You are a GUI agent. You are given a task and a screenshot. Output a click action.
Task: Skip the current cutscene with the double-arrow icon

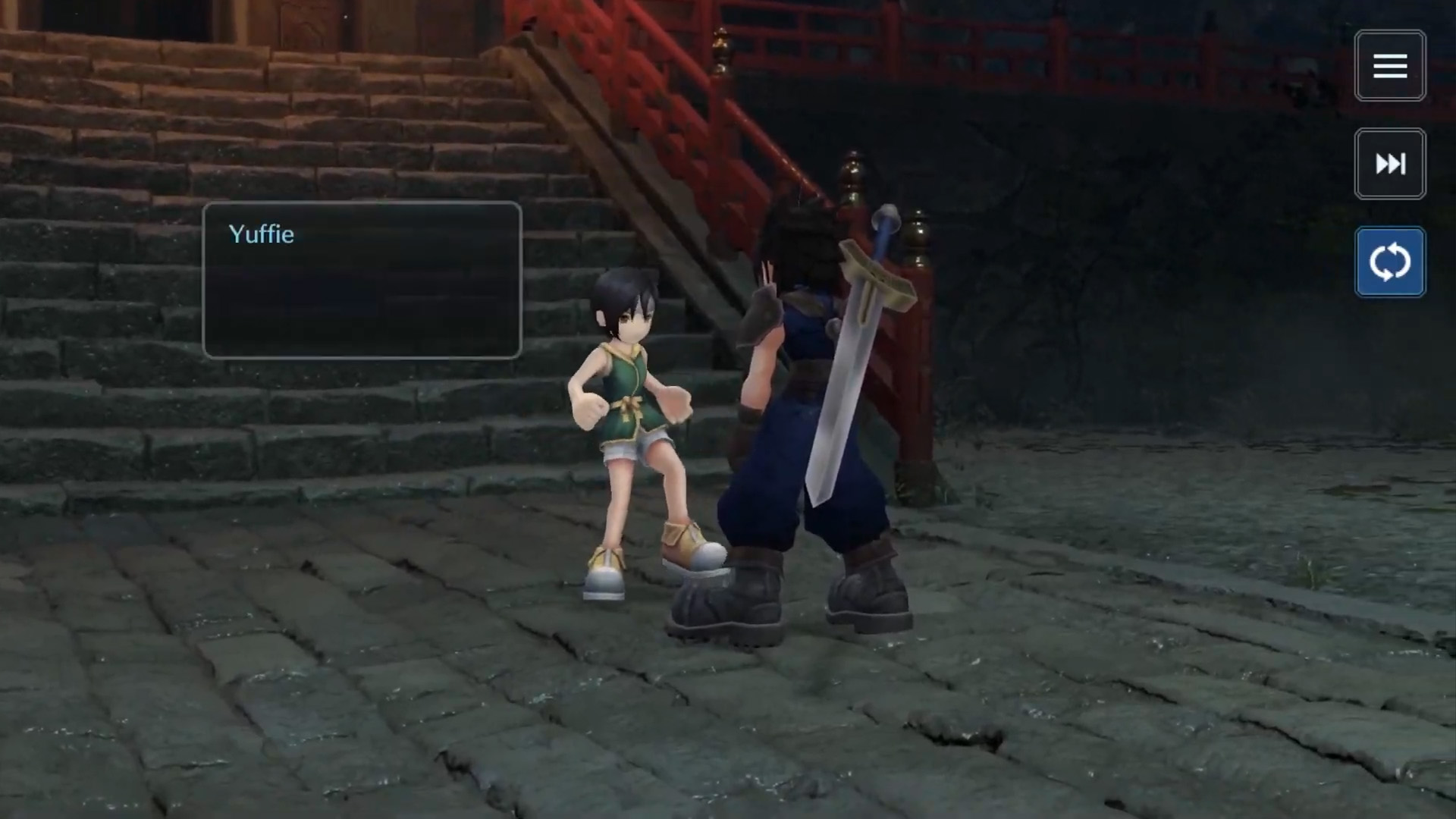click(1390, 164)
